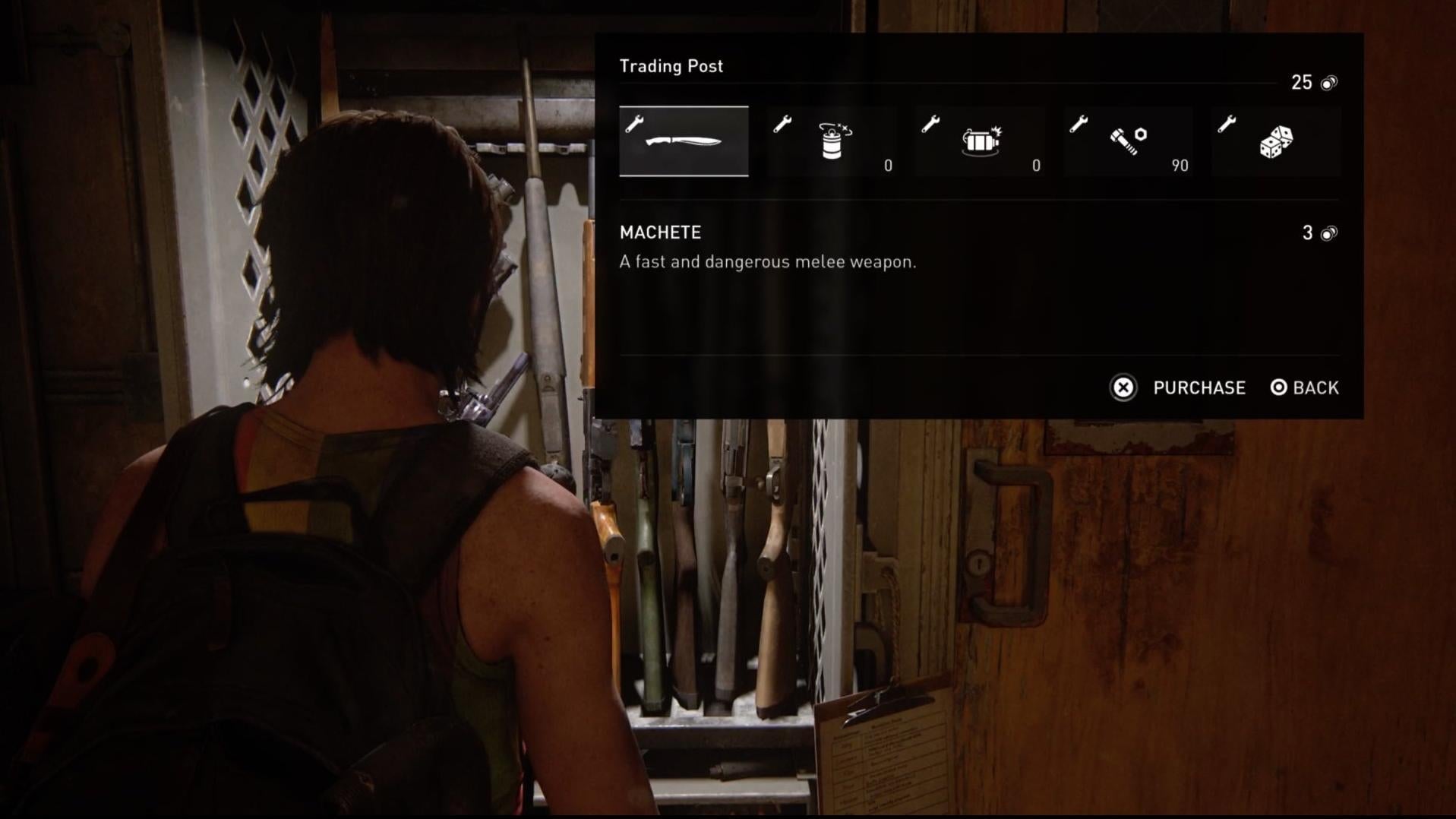The width and height of the screenshot is (1456, 819).
Task: Click the coin currency icon beside 25
Action: (1328, 83)
